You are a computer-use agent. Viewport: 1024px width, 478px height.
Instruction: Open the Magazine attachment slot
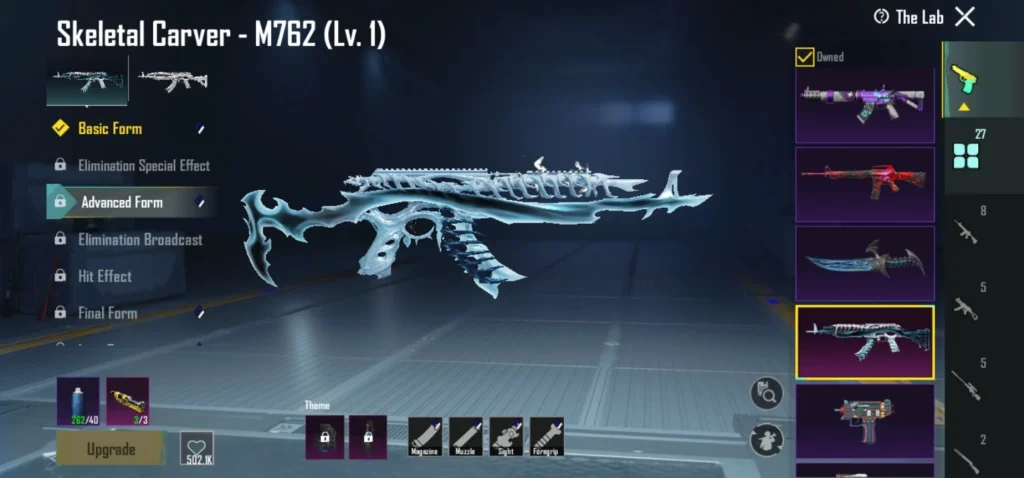click(x=425, y=437)
